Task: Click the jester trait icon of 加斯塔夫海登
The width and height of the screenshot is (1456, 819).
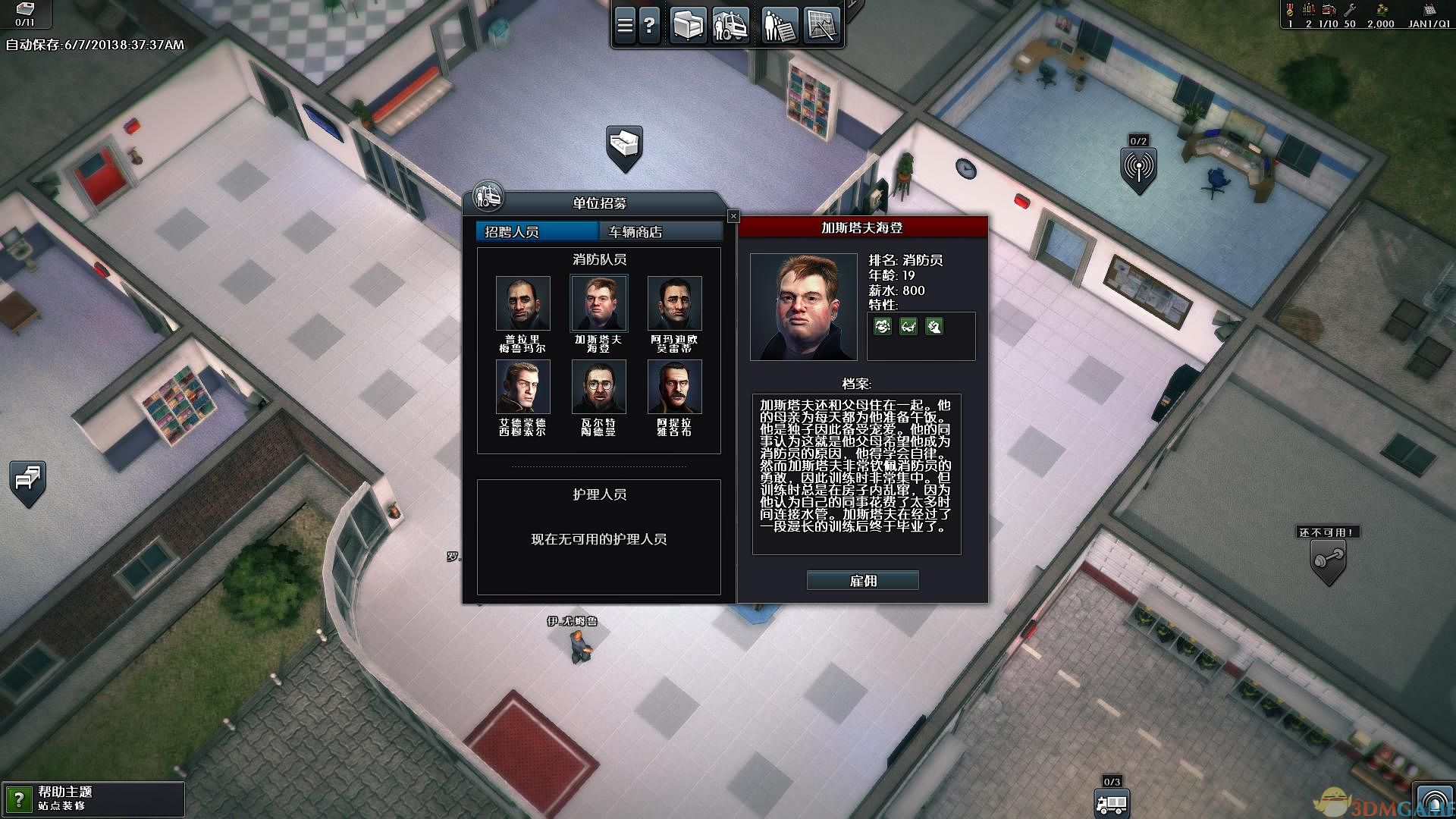Action: 883,326
